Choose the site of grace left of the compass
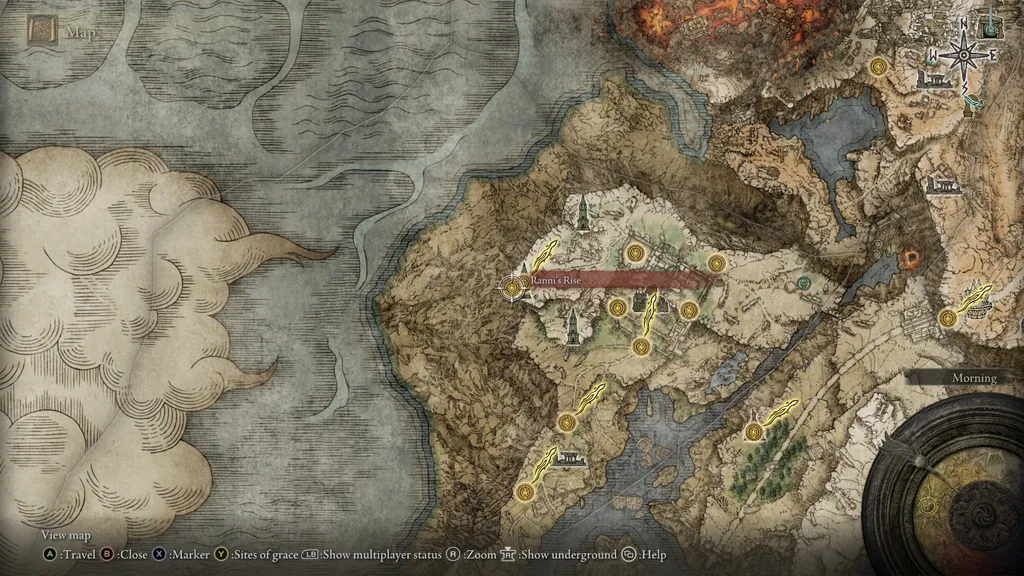This screenshot has height=576, width=1024. (879, 67)
